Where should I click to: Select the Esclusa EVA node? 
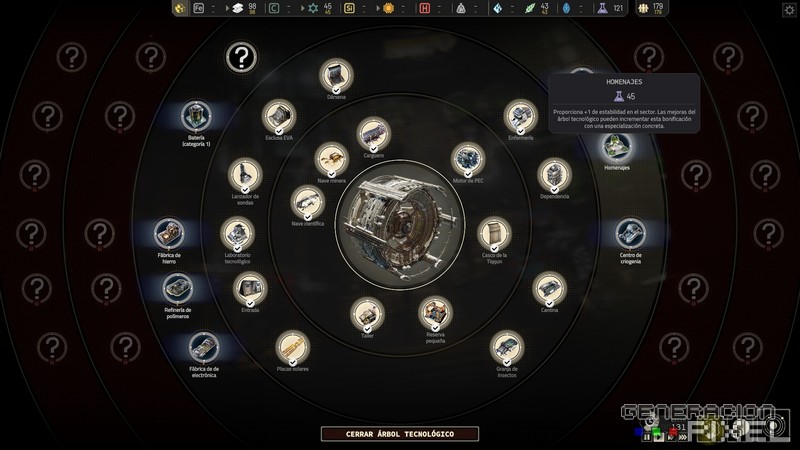(279, 117)
